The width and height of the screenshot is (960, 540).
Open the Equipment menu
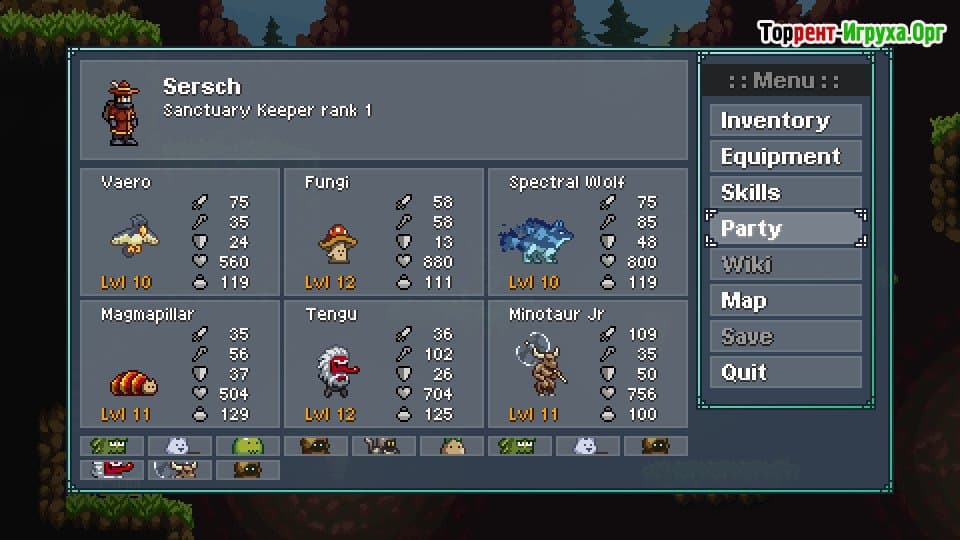[785, 157]
